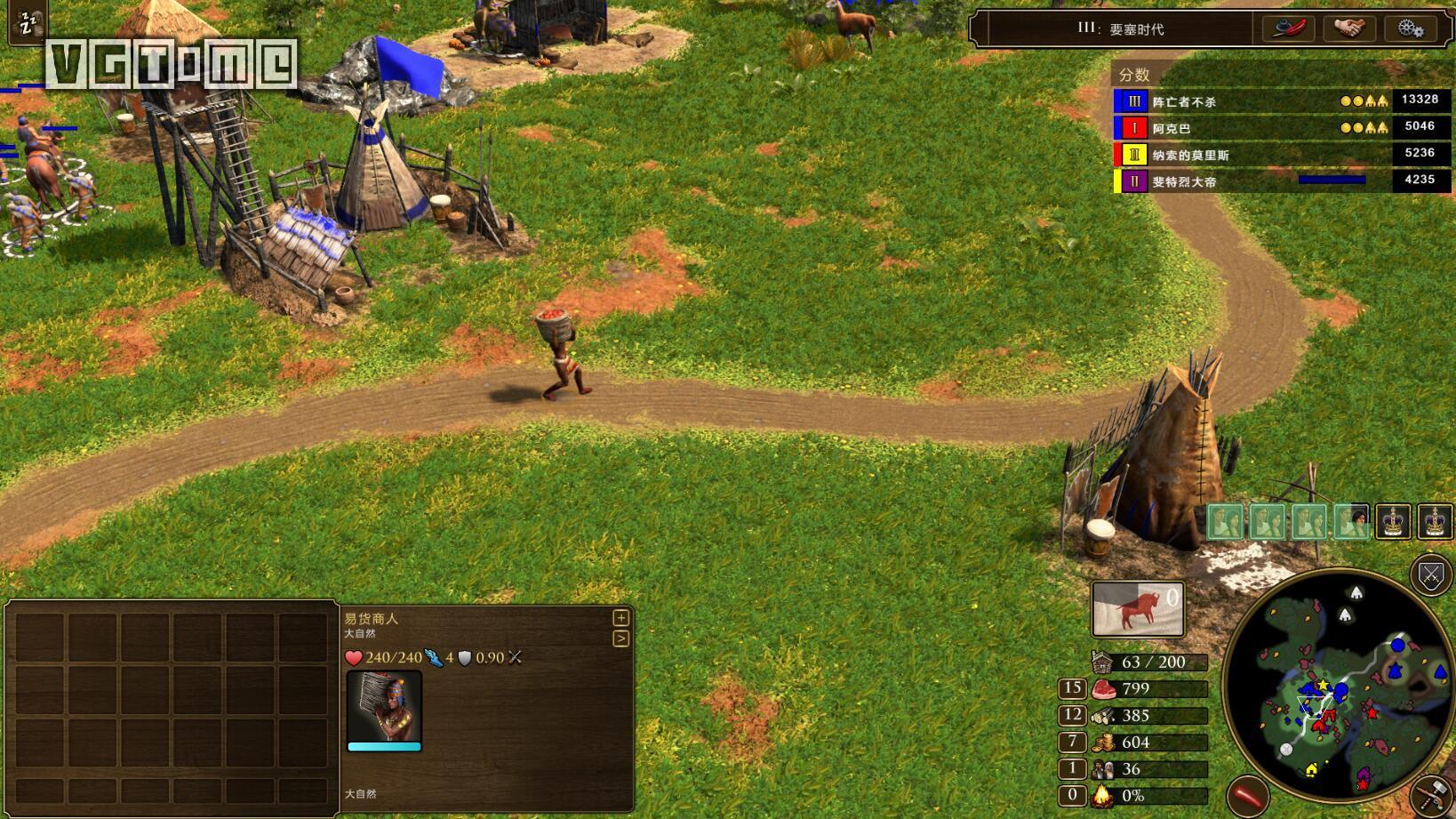Viewport: 1456px width, 819px height.
Task: Click the '>' arrow in the unit panel
Action: click(x=620, y=638)
